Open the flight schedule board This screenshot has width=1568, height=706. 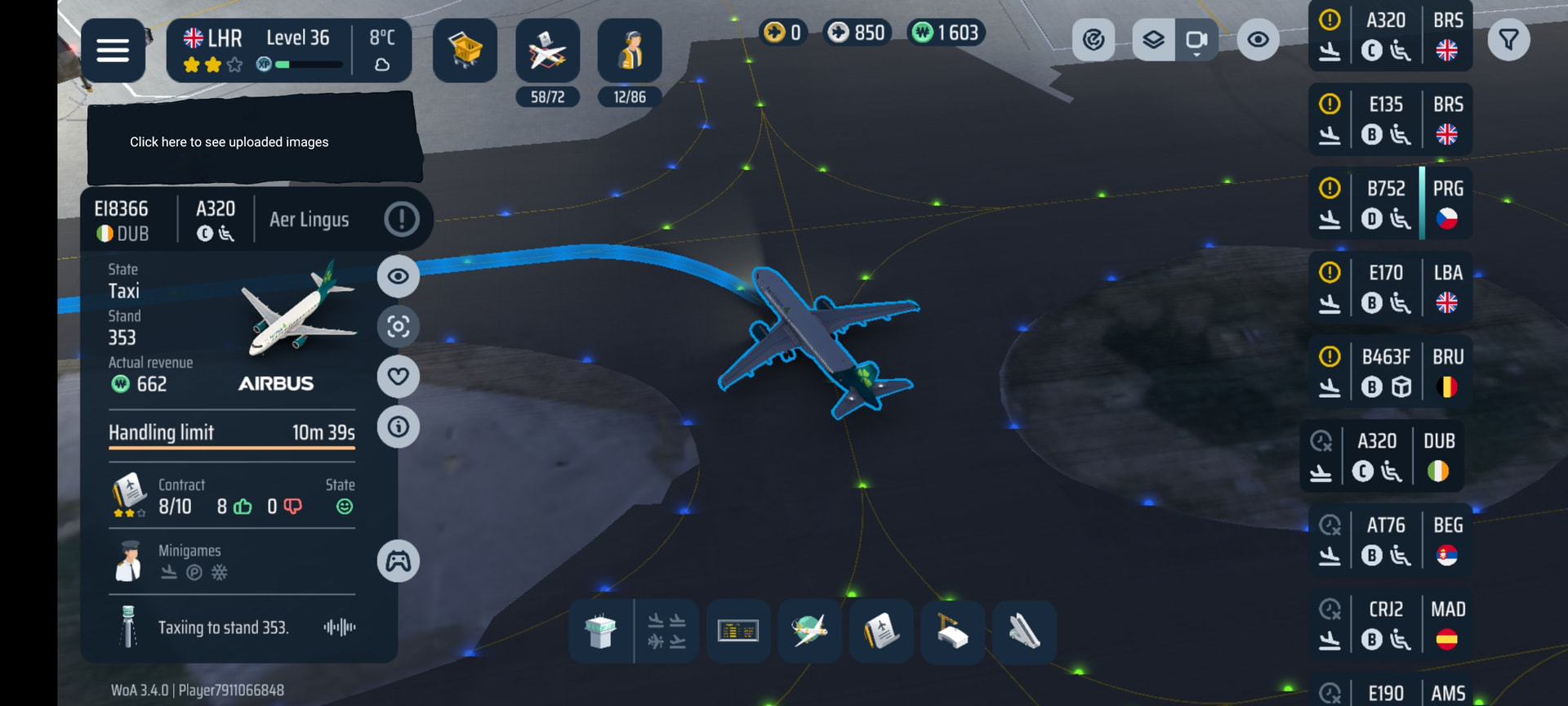738,632
